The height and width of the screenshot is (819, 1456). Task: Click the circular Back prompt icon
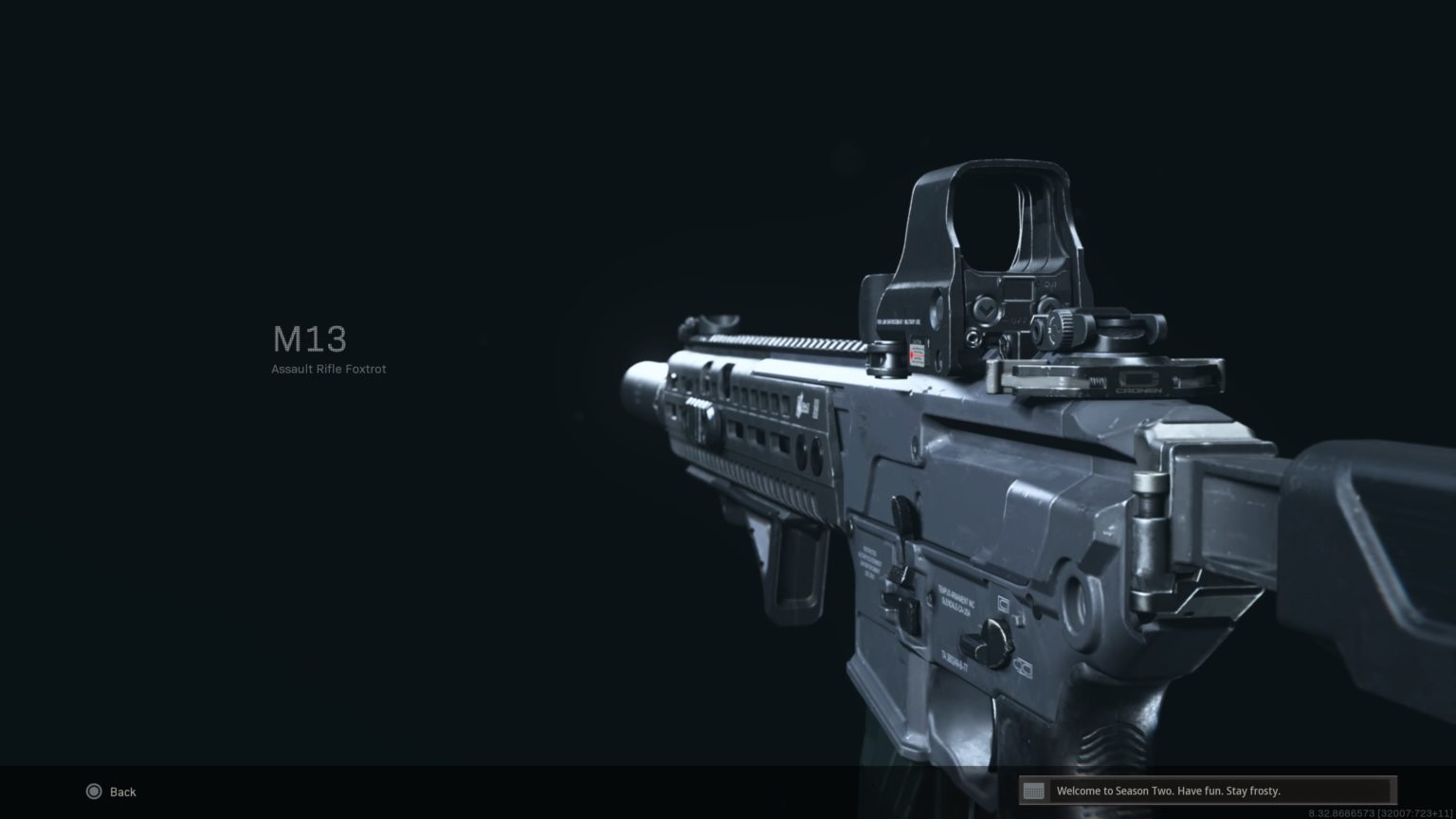tap(94, 792)
